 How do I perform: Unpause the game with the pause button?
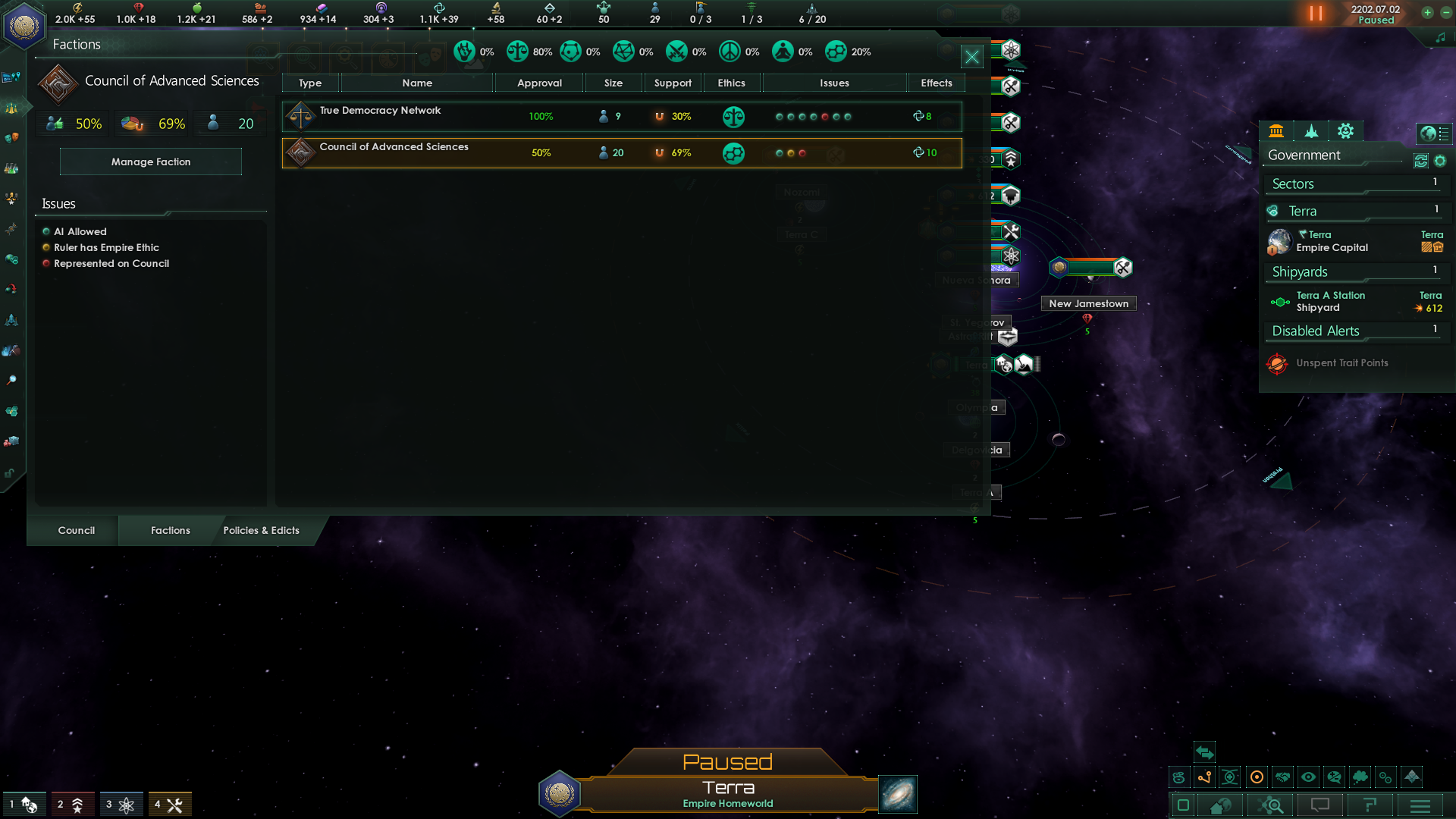(x=1317, y=13)
